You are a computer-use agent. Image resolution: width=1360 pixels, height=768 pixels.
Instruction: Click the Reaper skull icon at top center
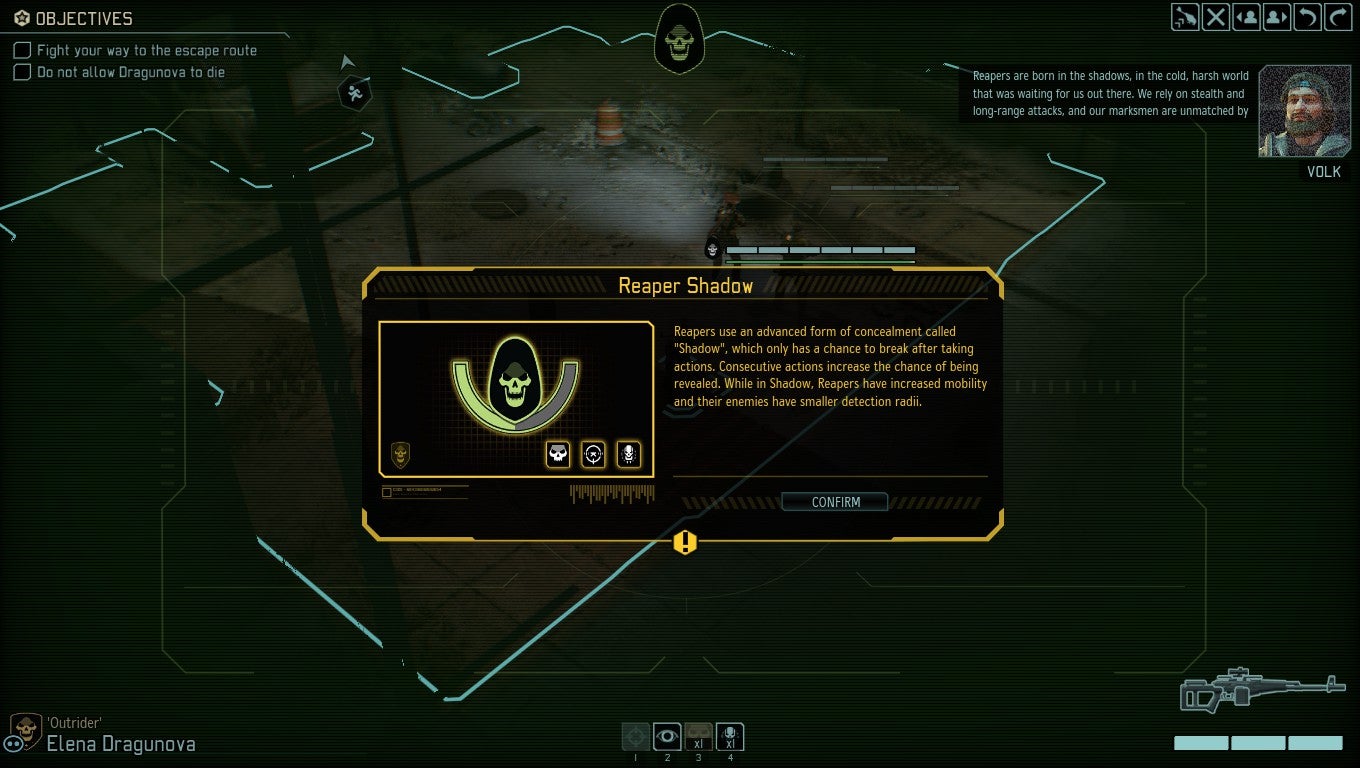pos(680,38)
